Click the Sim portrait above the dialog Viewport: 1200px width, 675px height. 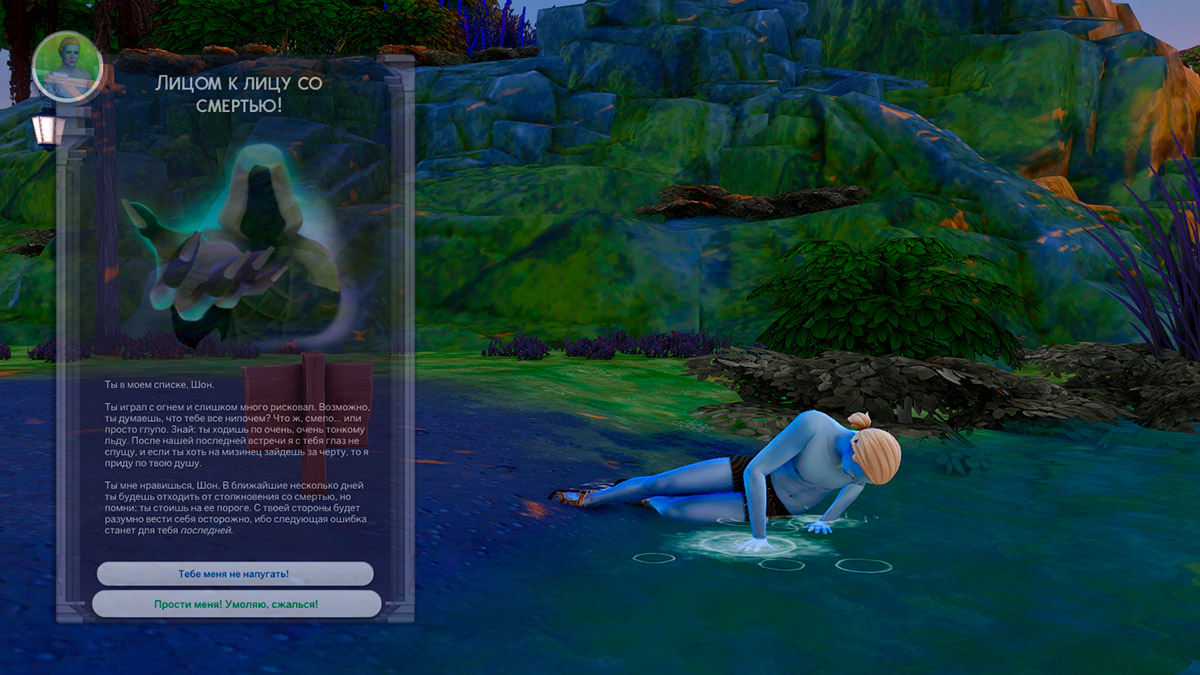tap(67, 68)
